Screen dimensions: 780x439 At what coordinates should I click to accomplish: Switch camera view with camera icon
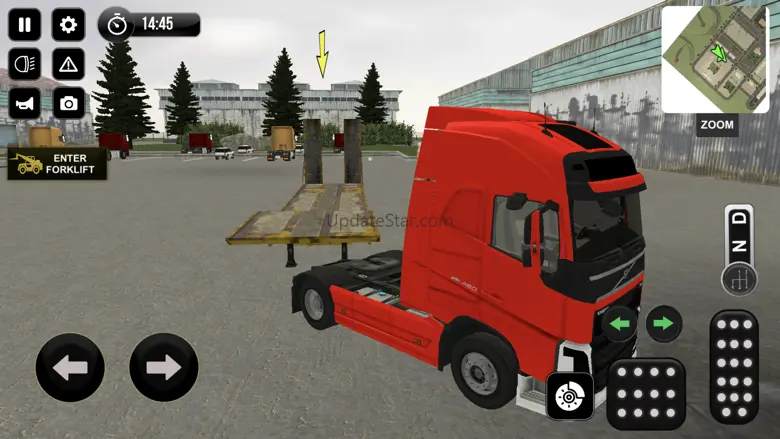tap(68, 102)
